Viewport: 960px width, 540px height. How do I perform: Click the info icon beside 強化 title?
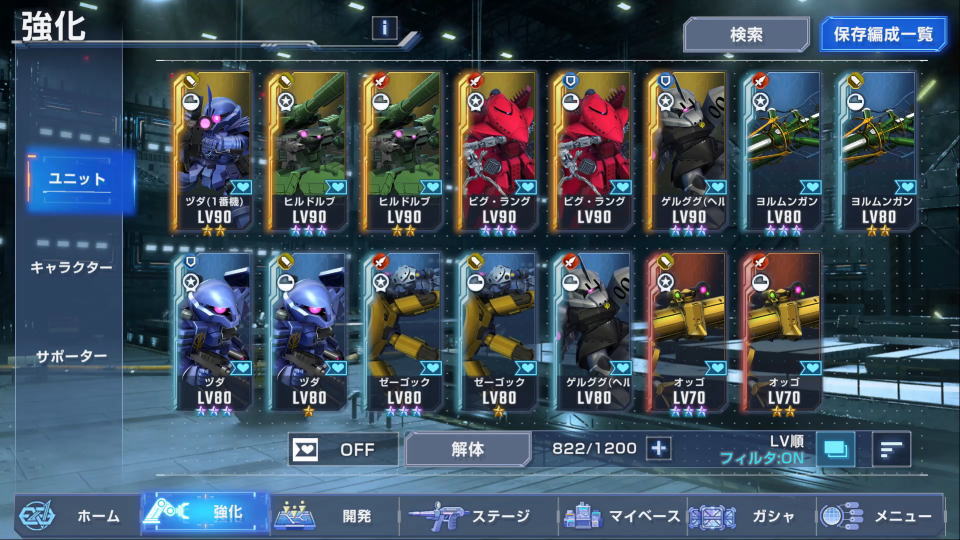point(385,28)
